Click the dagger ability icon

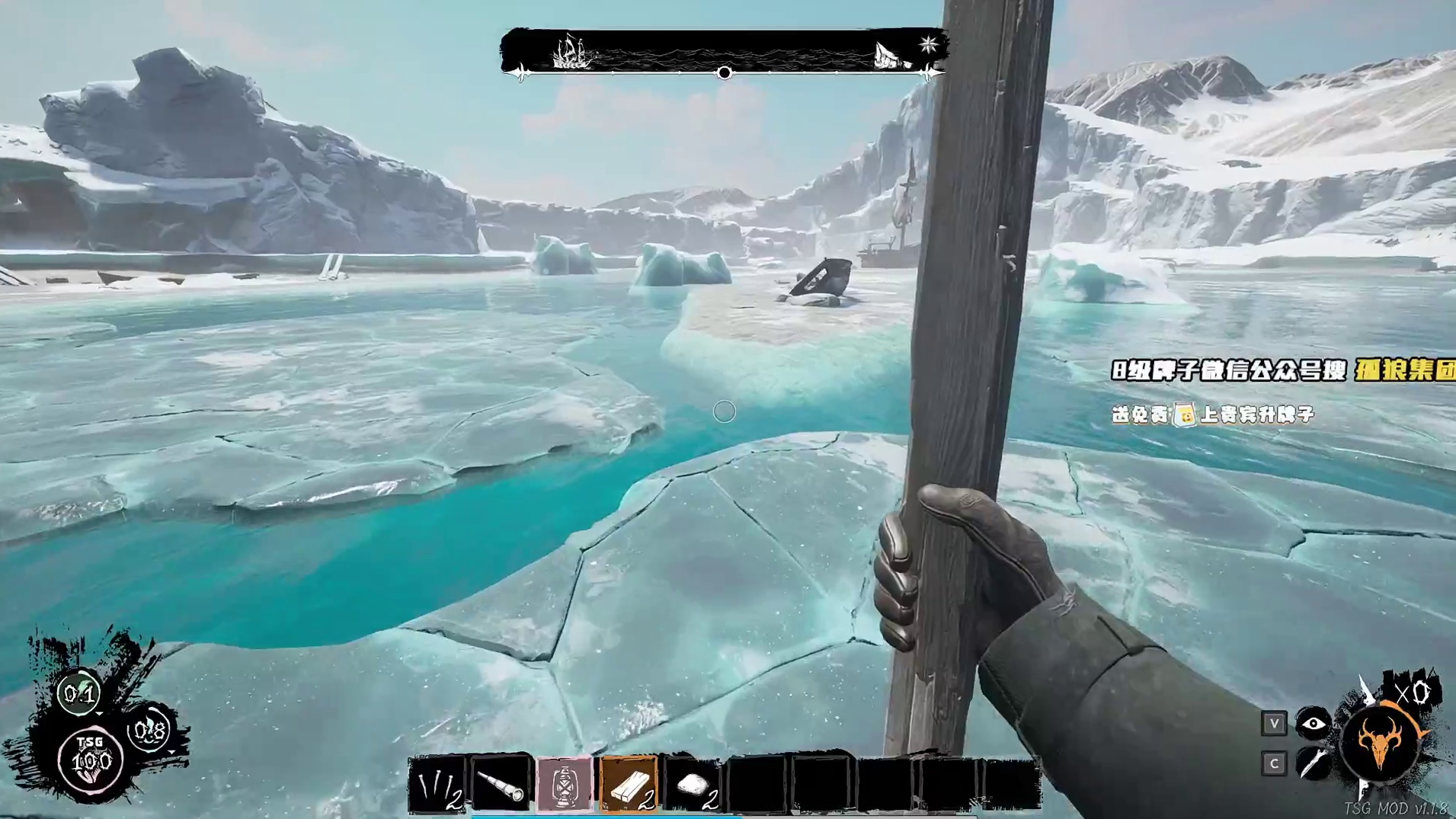(x=1314, y=763)
